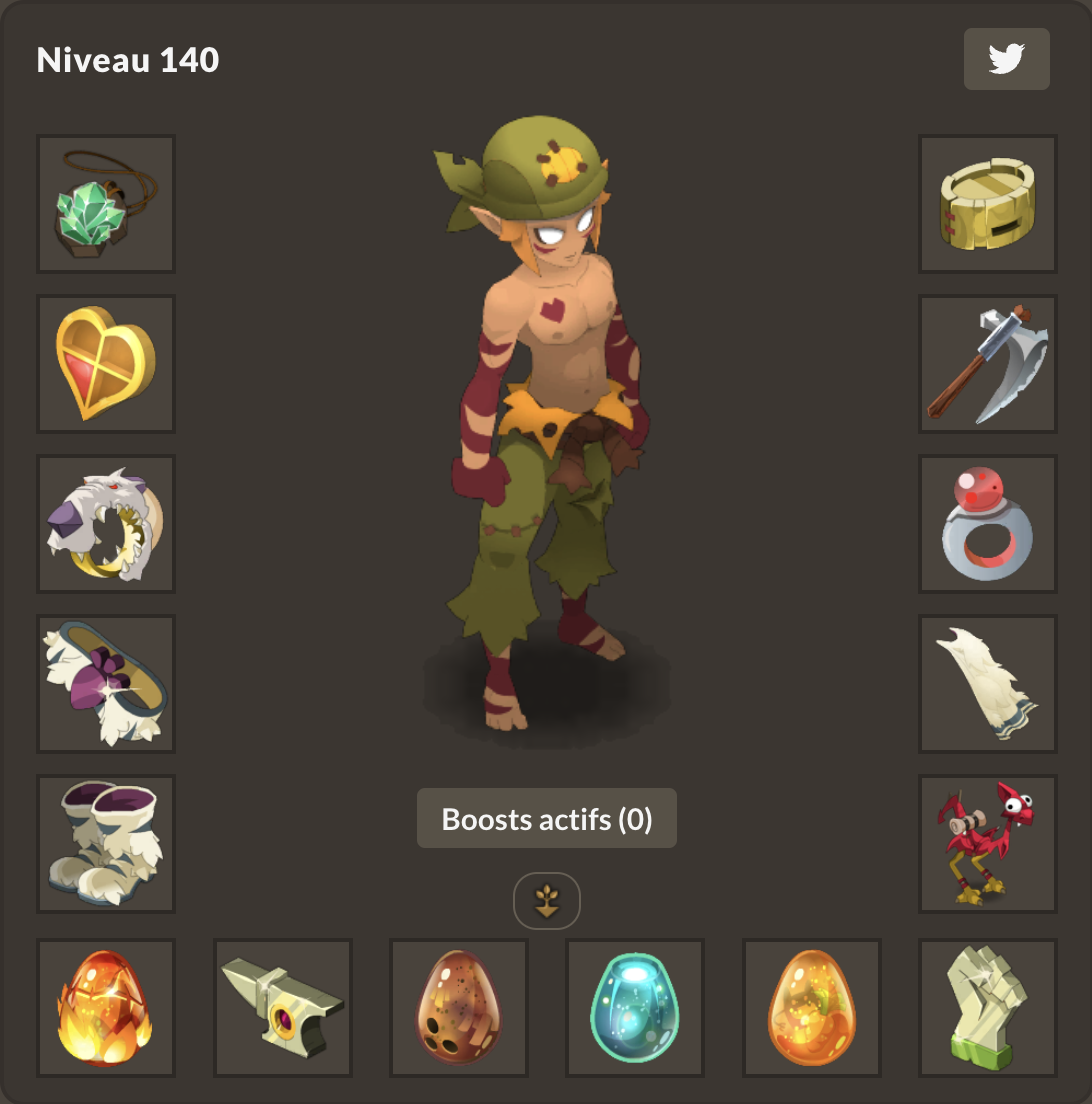Select the red bird pet slot
The width and height of the screenshot is (1092, 1104).
pos(987,844)
